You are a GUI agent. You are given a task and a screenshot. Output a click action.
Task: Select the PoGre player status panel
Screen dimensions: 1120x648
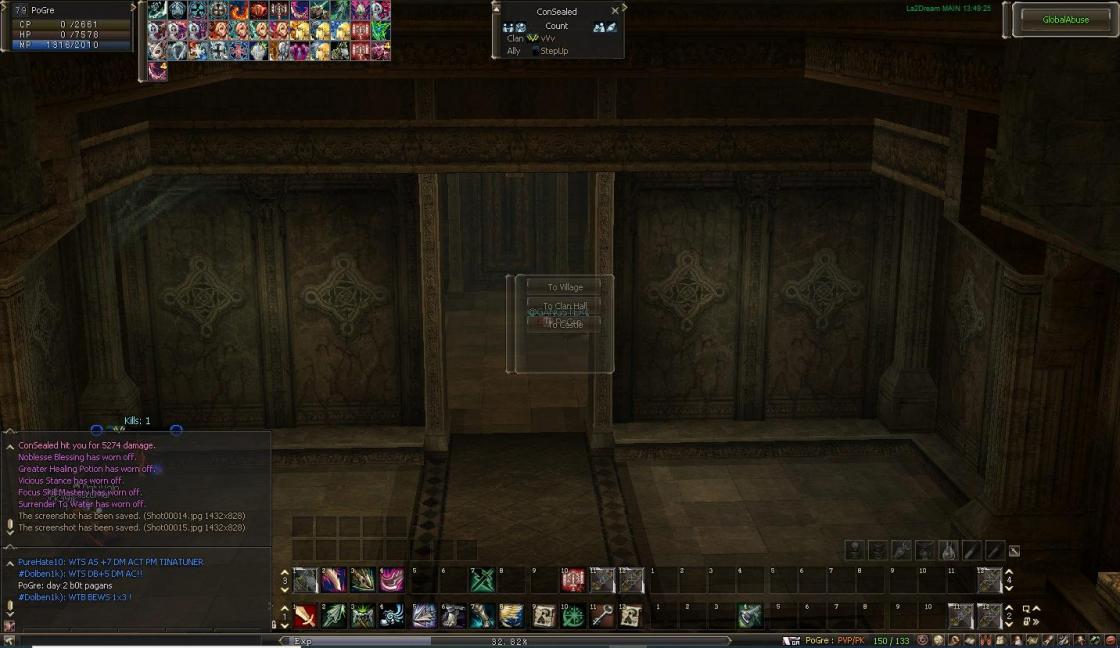68,27
